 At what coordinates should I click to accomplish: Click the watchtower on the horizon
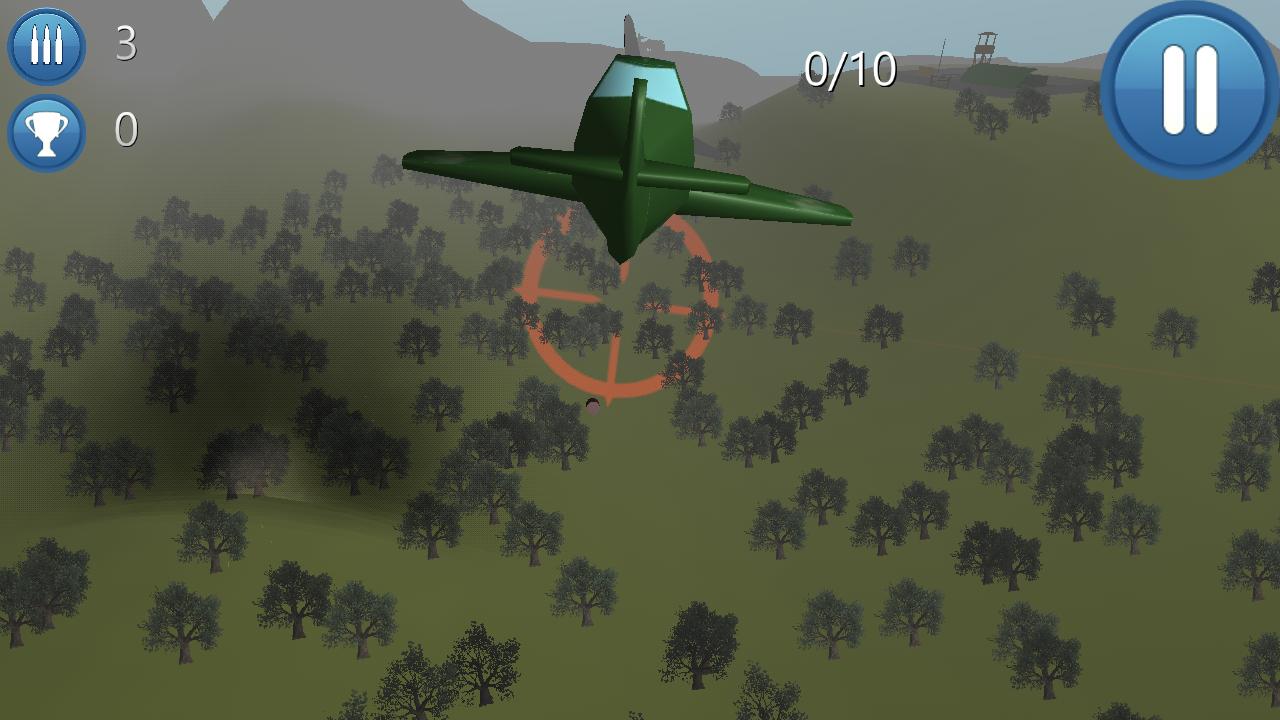pos(985,48)
